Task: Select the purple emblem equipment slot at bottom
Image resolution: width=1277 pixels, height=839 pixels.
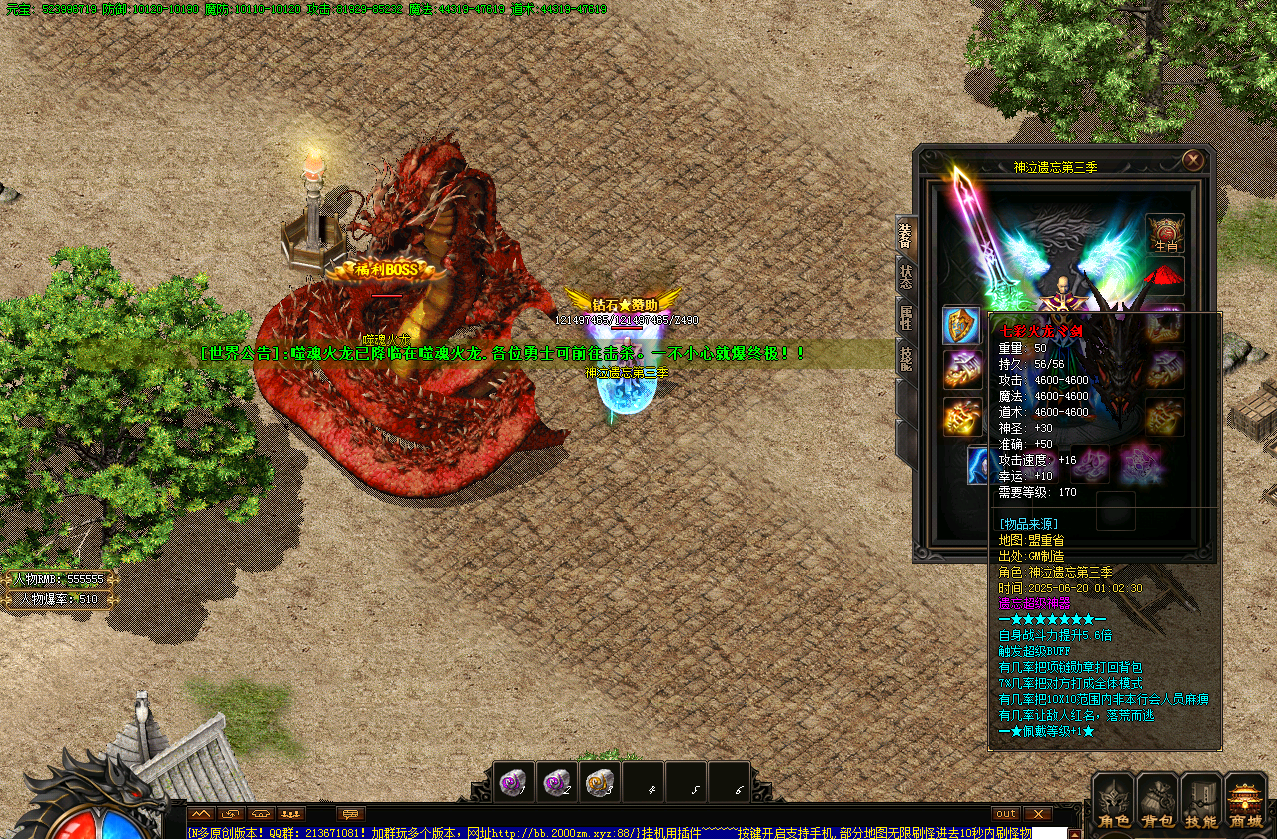Action: point(1140,465)
